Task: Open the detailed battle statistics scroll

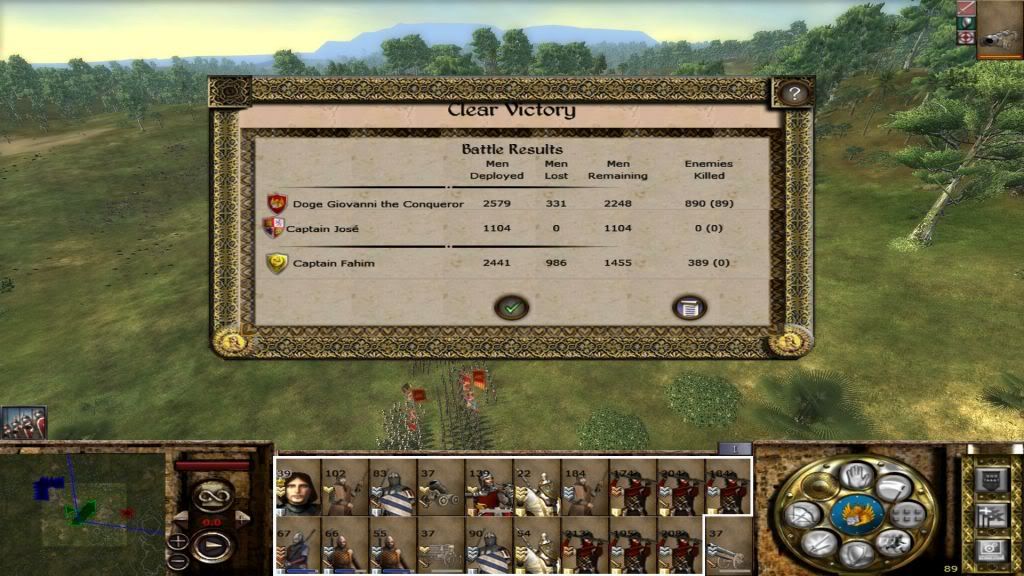Action: [x=689, y=308]
